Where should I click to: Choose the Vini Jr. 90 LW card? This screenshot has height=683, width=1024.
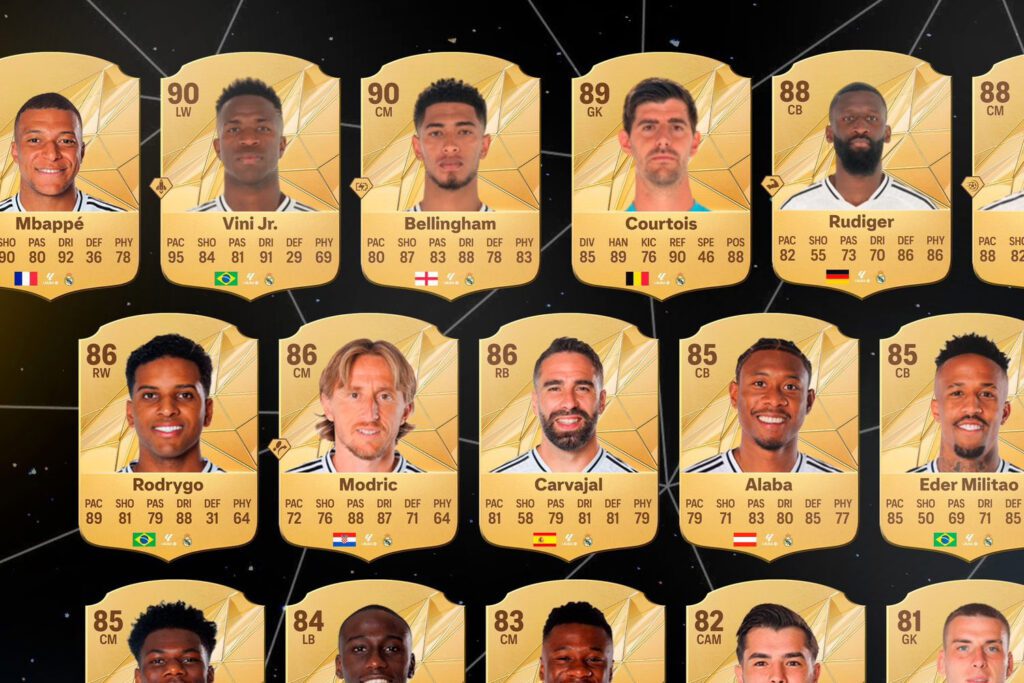(250, 170)
